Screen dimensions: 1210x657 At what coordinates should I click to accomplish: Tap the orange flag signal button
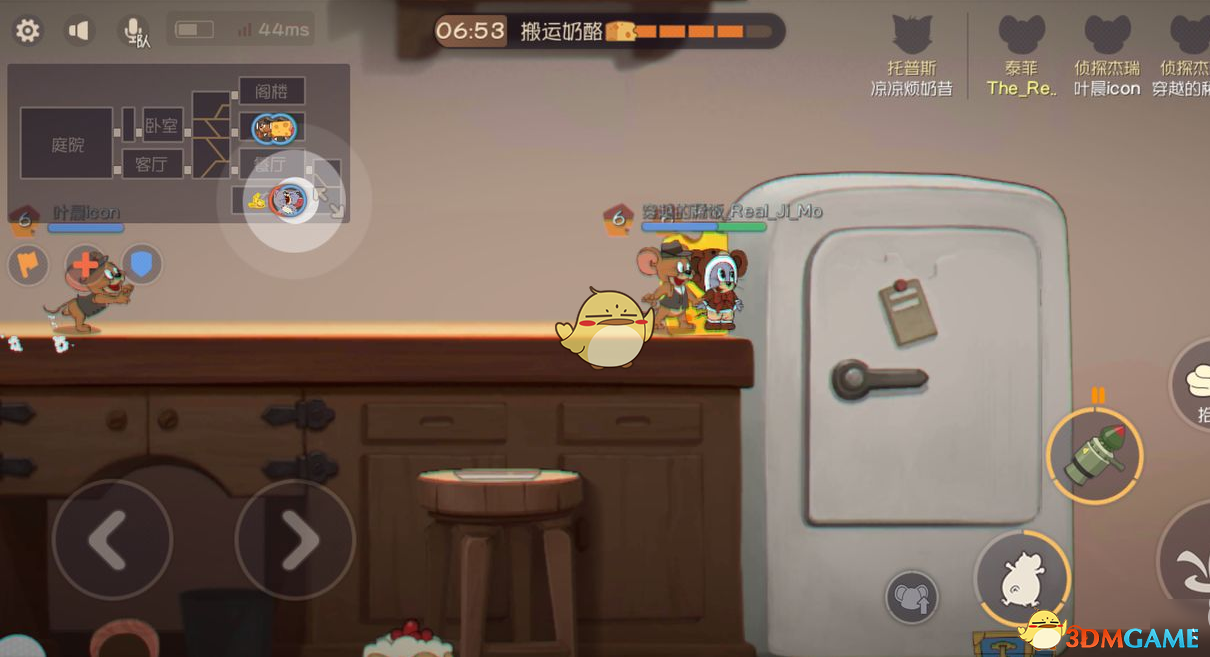[28, 264]
